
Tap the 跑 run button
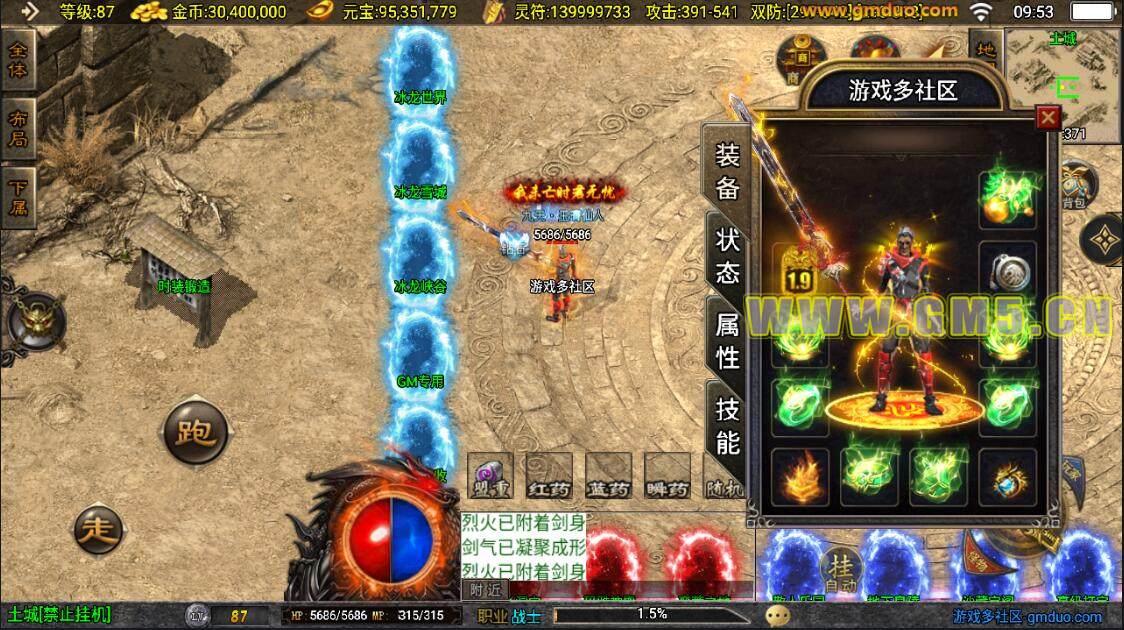pos(195,434)
